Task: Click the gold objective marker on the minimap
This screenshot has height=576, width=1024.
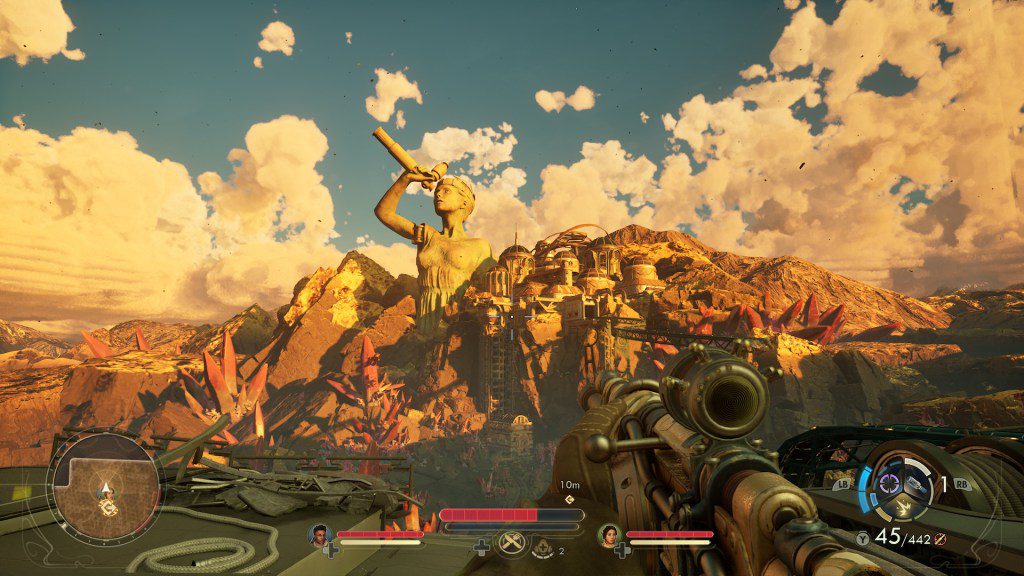Action: (107, 507)
